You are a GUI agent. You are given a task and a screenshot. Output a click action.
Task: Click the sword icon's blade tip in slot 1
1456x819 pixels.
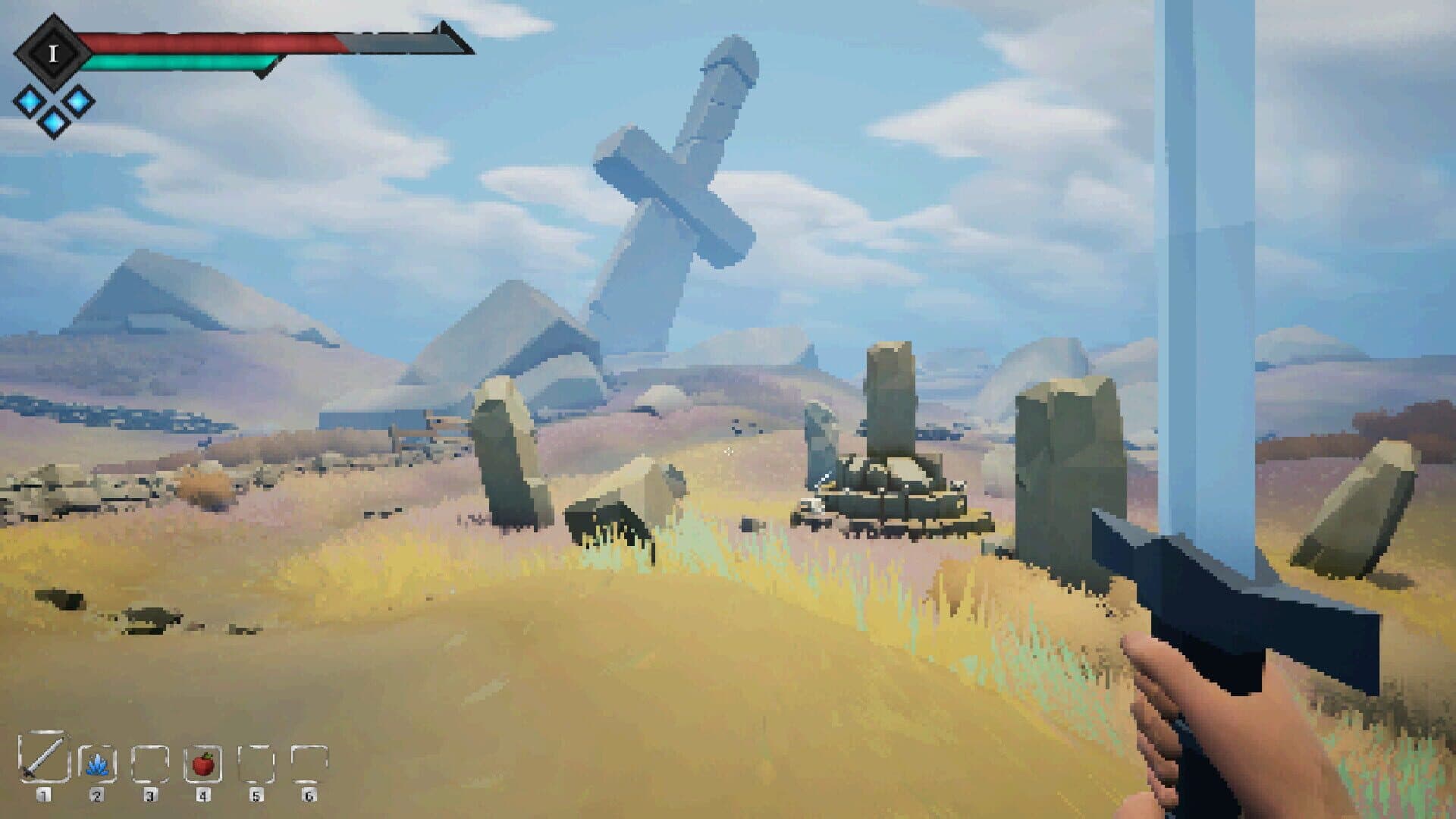pyautogui.click(x=62, y=739)
